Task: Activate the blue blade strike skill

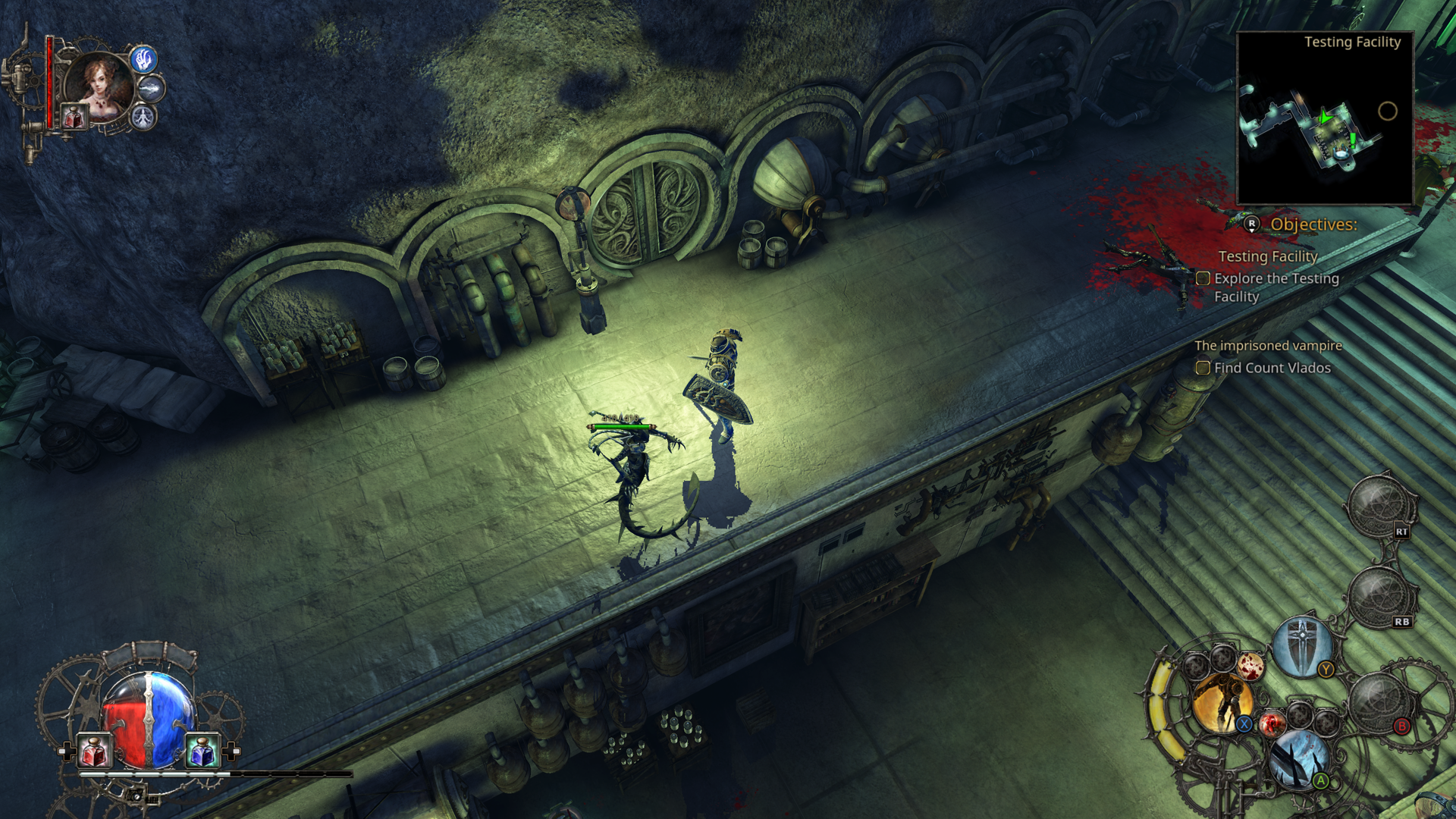Action: click(x=1298, y=758)
